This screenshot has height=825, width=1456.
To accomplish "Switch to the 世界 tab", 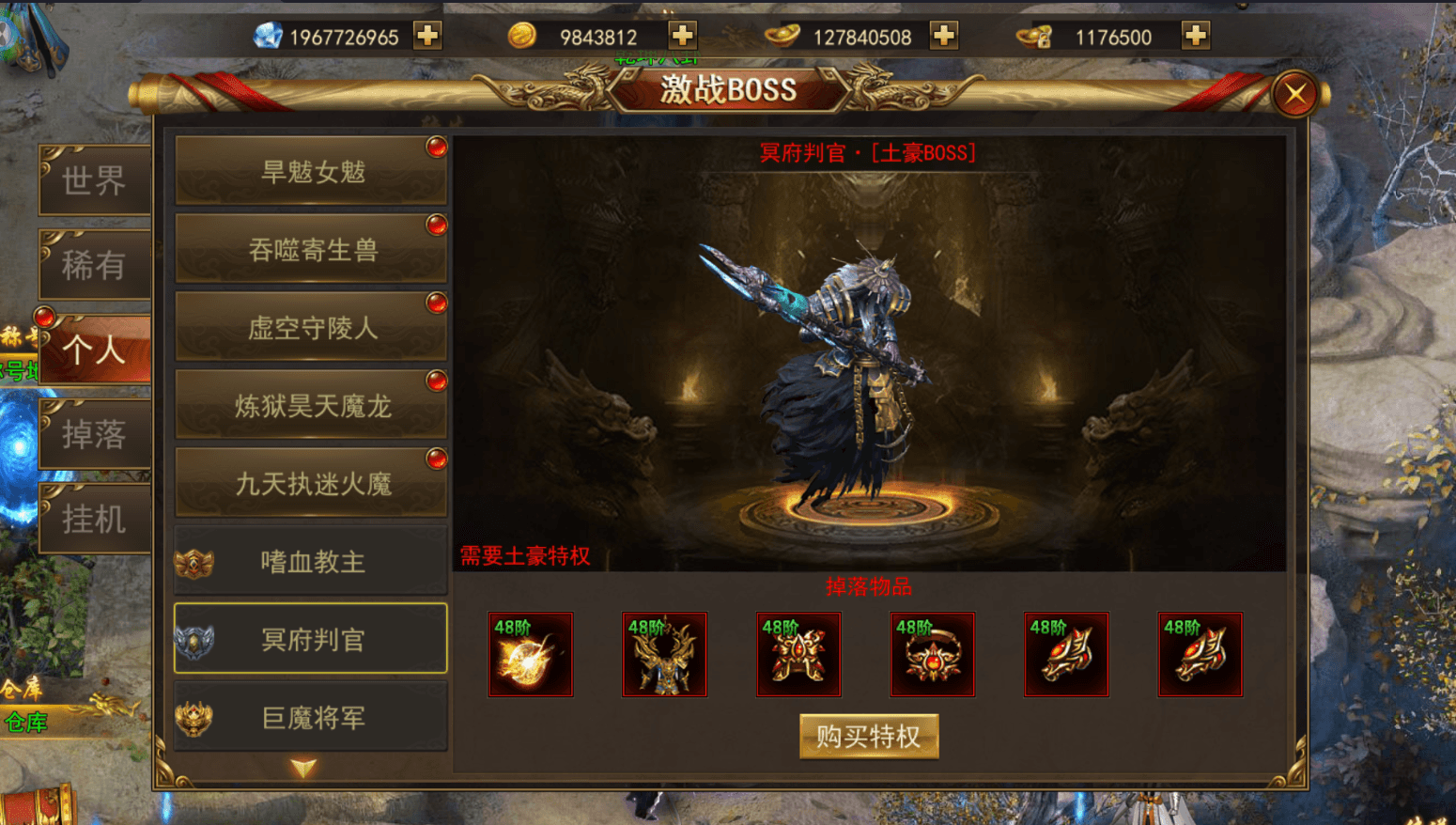I will tap(94, 180).
